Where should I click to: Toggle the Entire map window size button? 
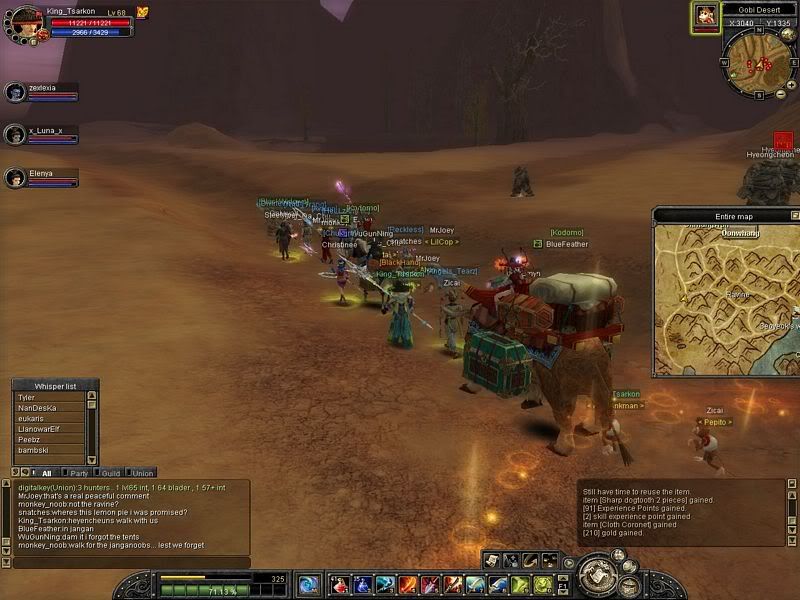tap(794, 215)
